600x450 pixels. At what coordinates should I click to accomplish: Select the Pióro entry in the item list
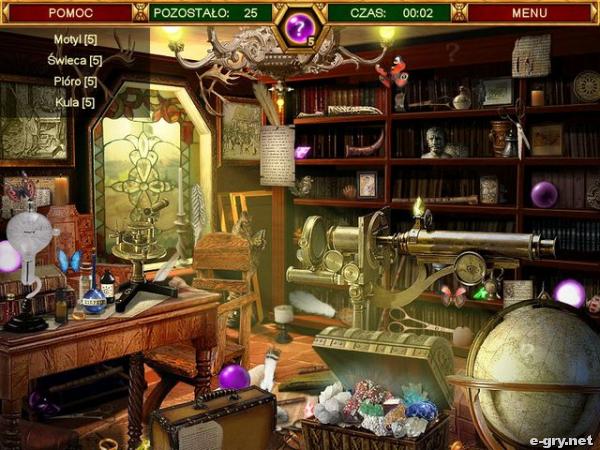tap(75, 81)
